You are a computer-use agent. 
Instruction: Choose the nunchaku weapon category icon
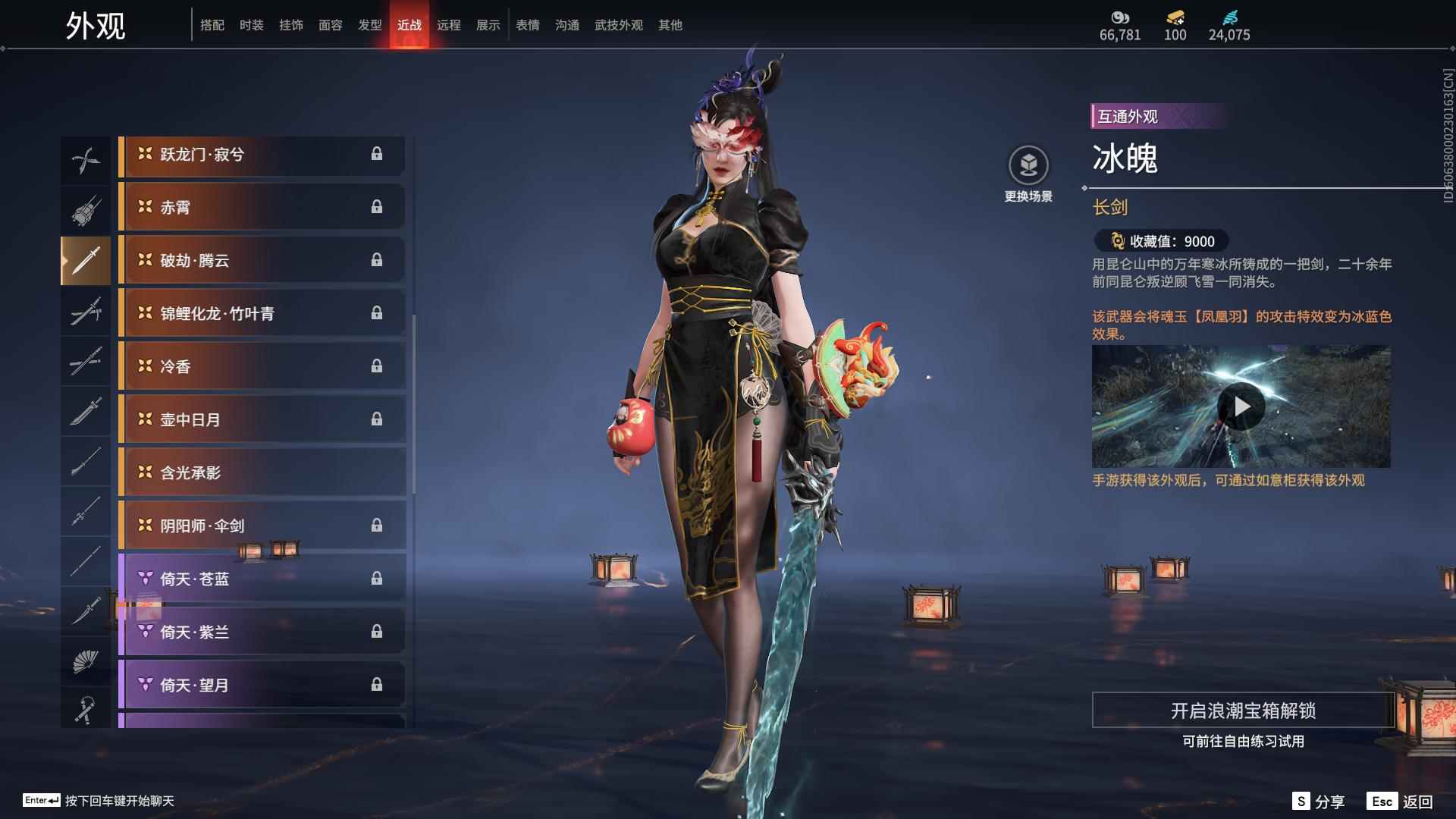(x=86, y=711)
